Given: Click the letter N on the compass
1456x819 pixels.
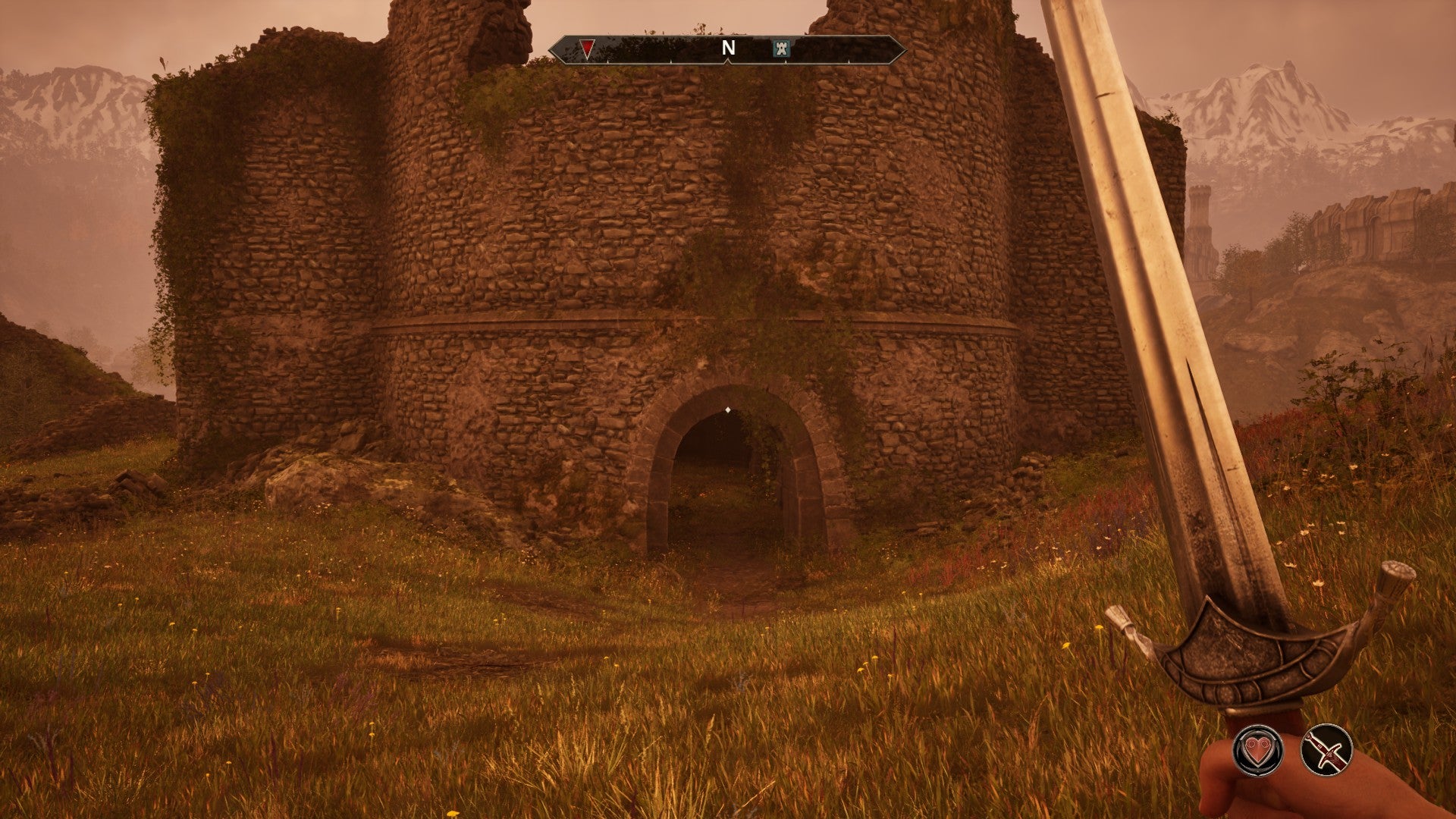Looking at the screenshot, I should [x=728, y=46].
